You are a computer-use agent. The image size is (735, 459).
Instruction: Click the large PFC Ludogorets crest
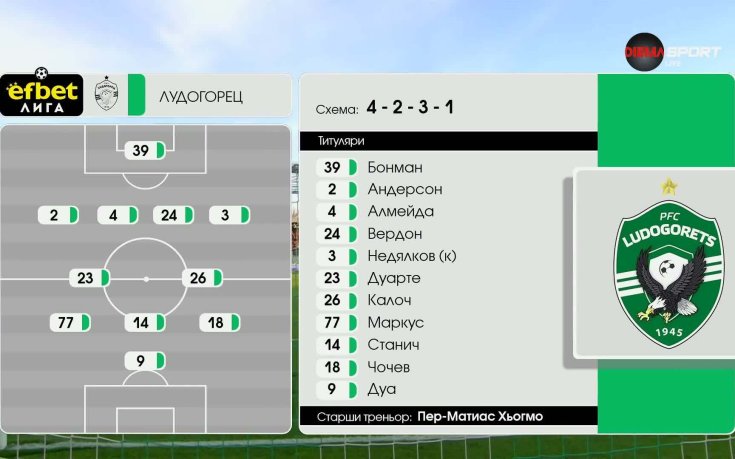click(665, 265)
